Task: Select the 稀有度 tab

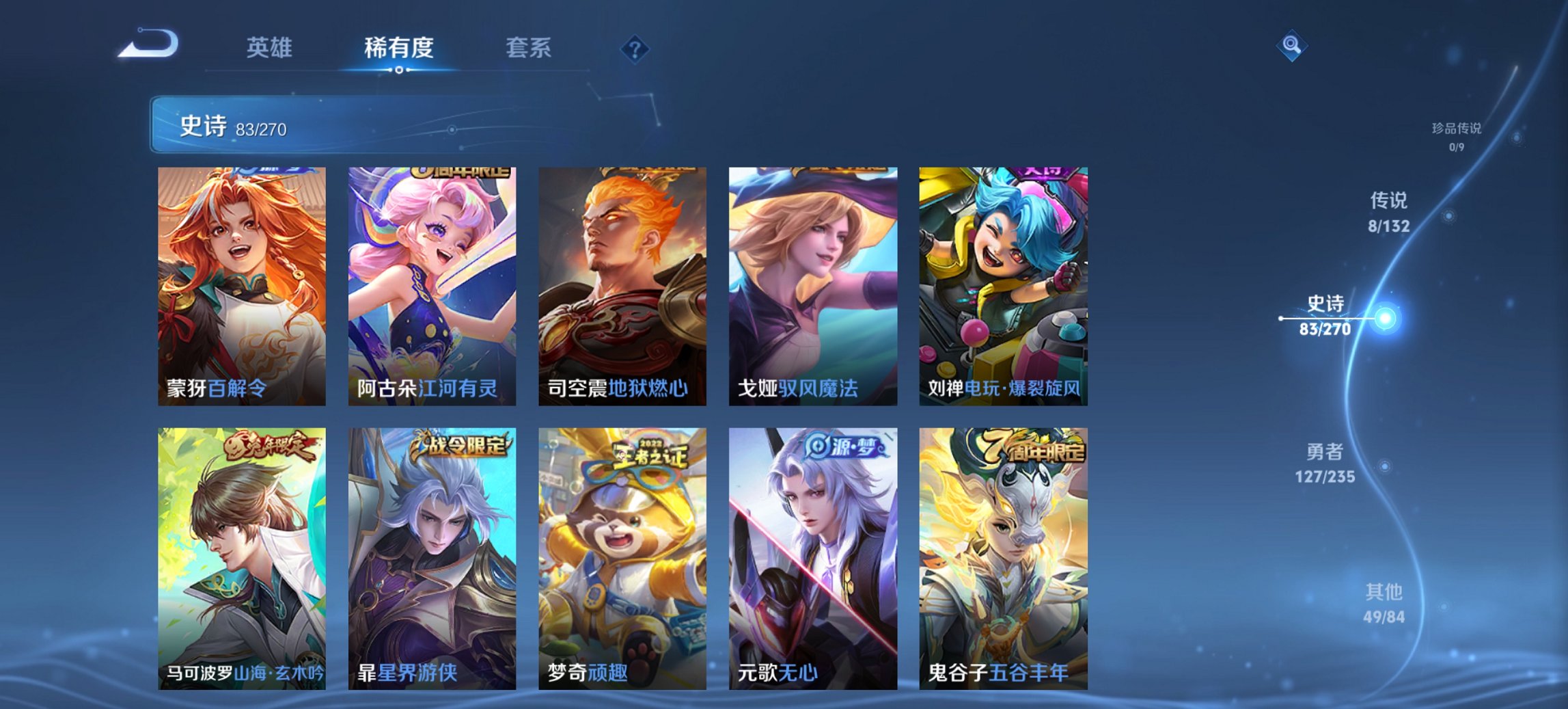Action: coord(400,48)
